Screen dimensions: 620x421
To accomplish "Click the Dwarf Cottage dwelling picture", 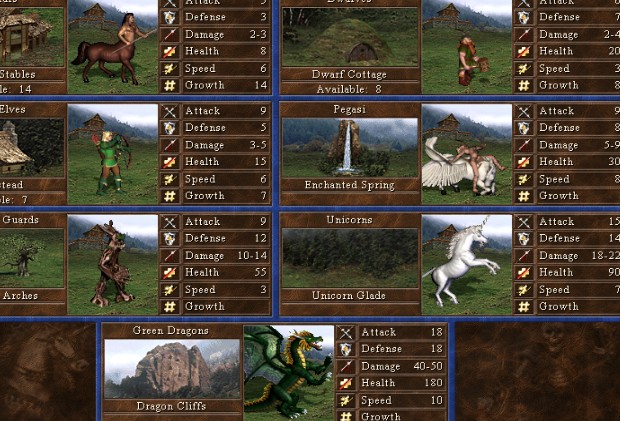I will coord(348,38).
